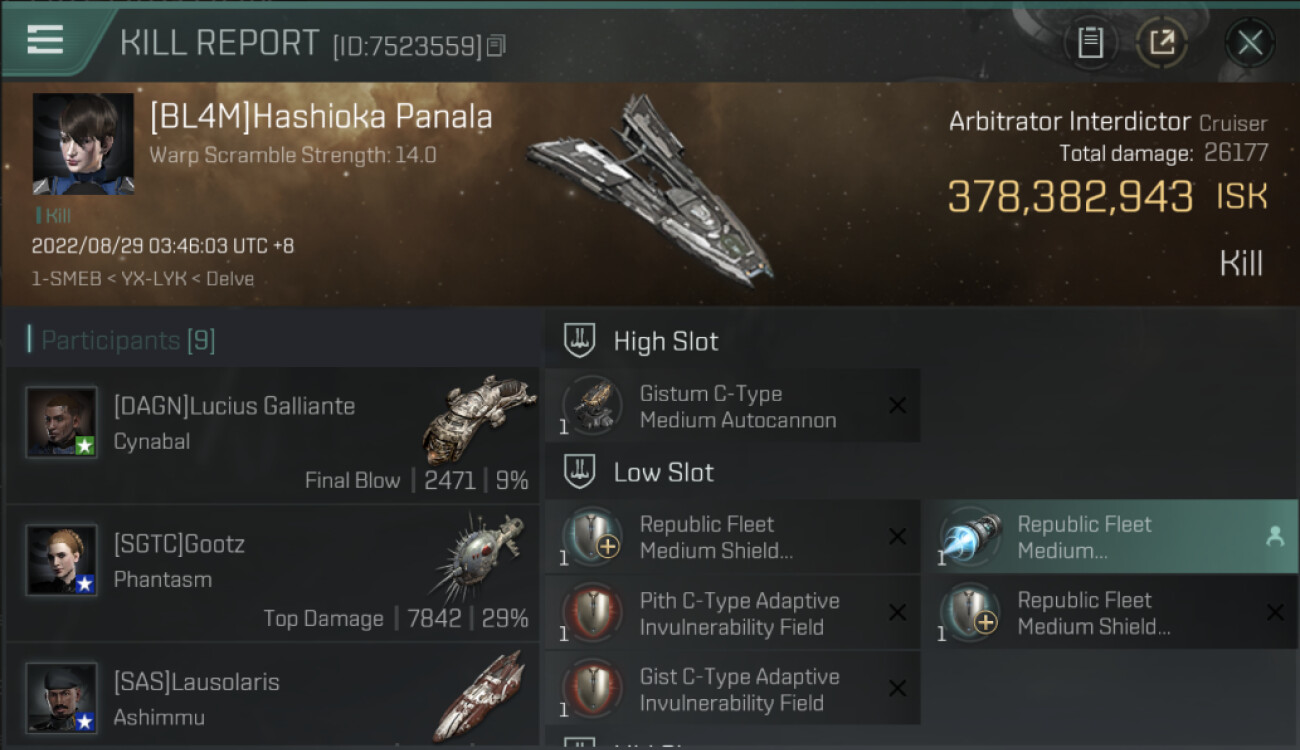Open the hamburger menu
The width and height of the screenshot is (1300, 750).
[x=45, y=40]
